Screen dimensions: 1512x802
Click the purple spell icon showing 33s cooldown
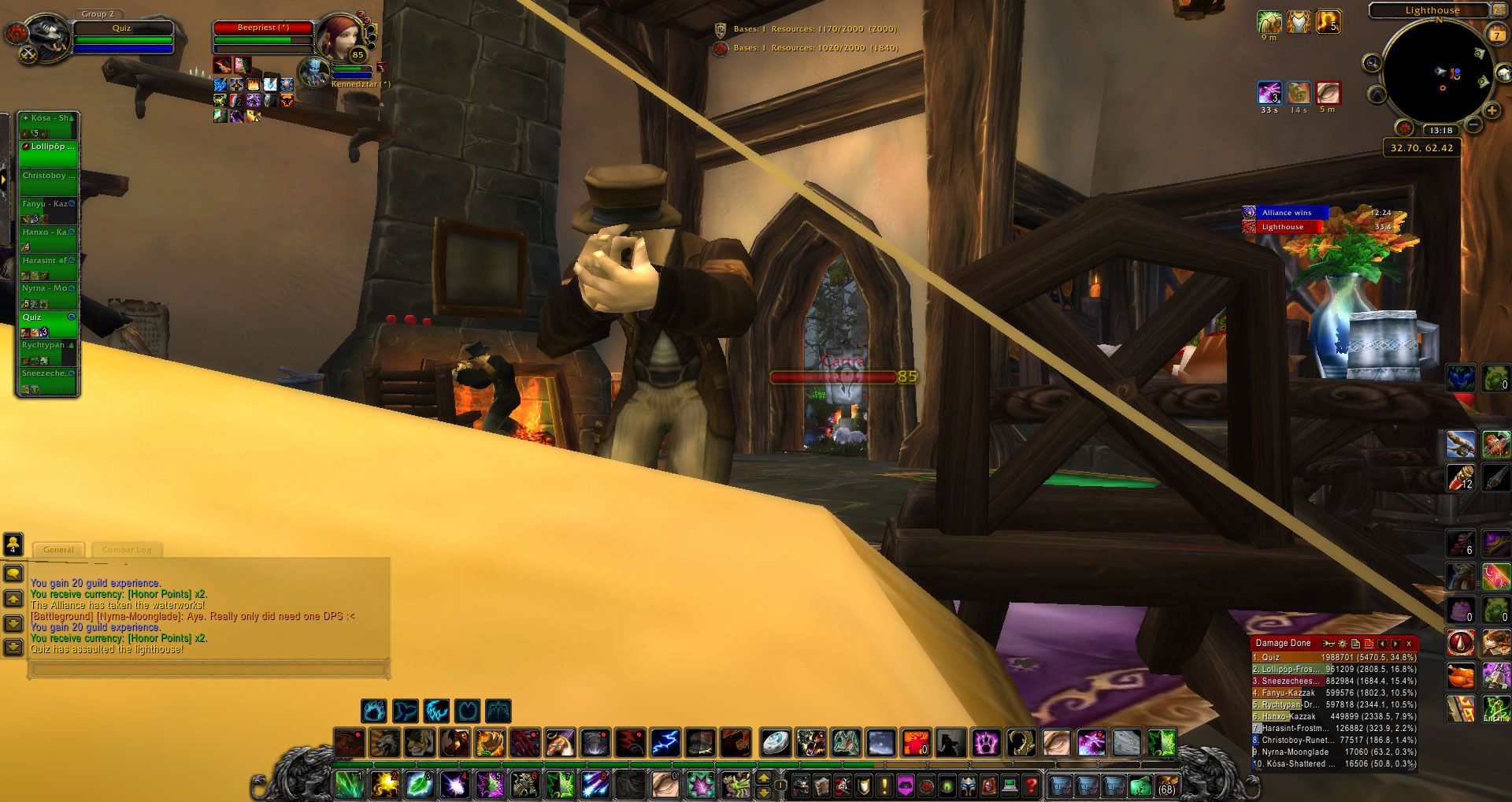click(1270, 95)
